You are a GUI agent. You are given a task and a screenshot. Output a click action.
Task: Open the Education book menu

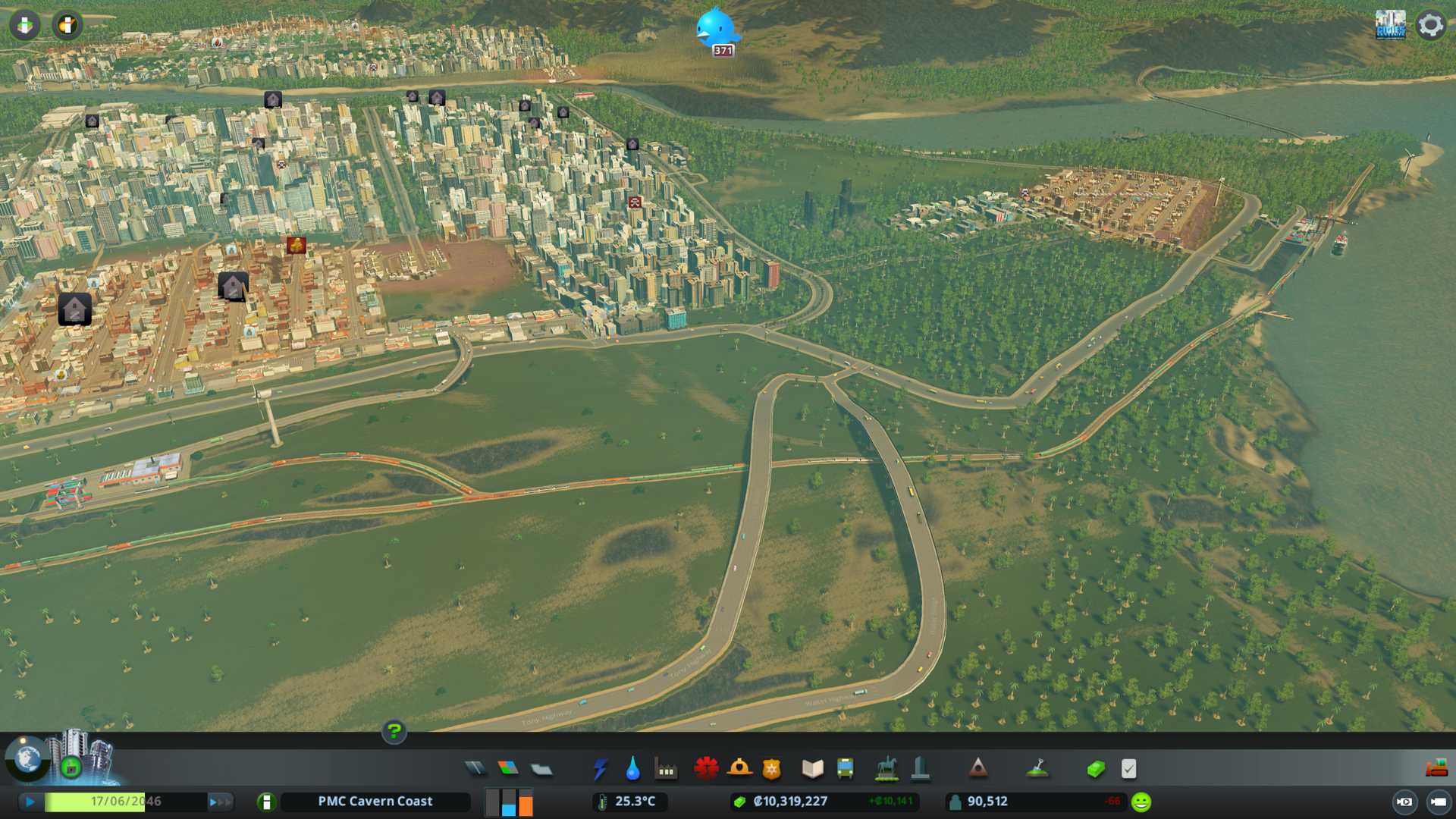[812, 769]
